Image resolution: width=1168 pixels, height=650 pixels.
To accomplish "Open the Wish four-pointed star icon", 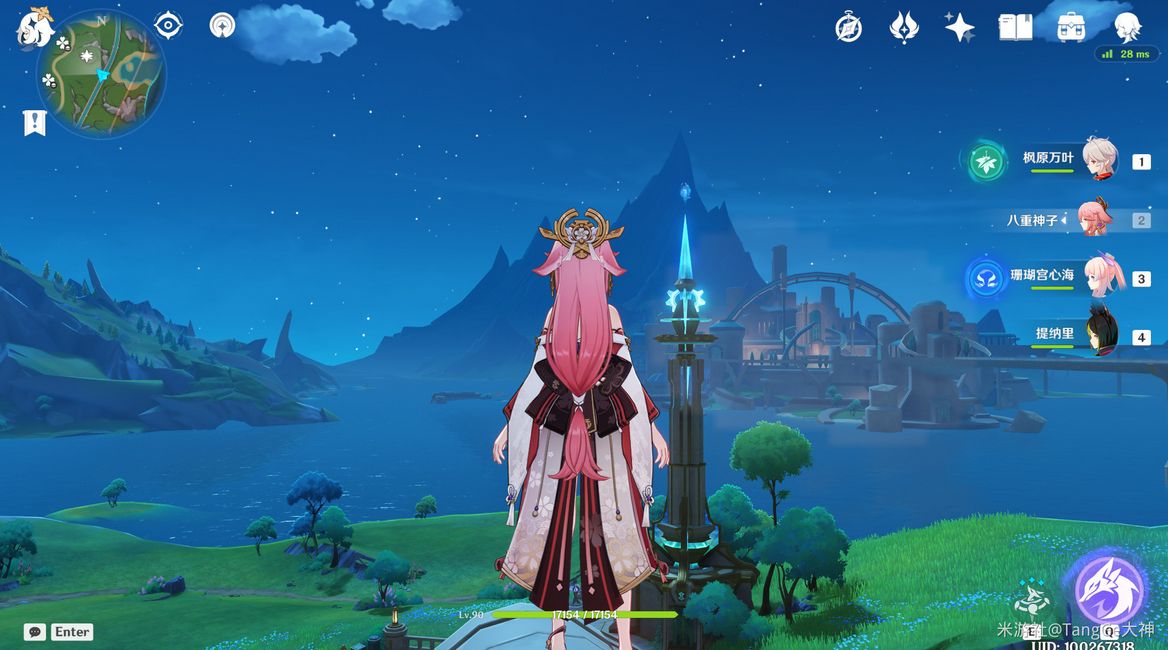I will [959, 28].
